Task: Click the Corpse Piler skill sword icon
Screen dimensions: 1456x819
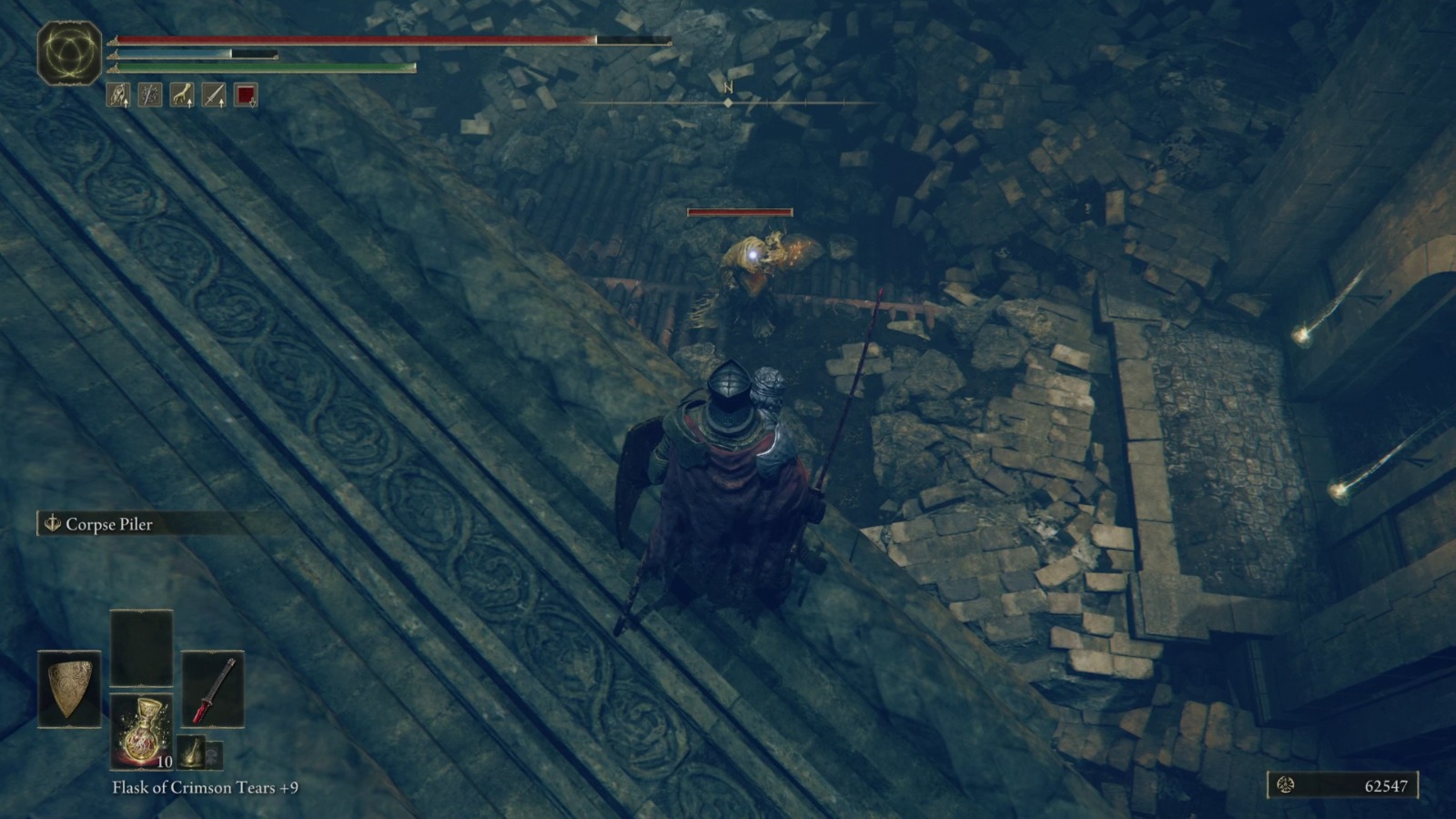Action: click(53, 524)
